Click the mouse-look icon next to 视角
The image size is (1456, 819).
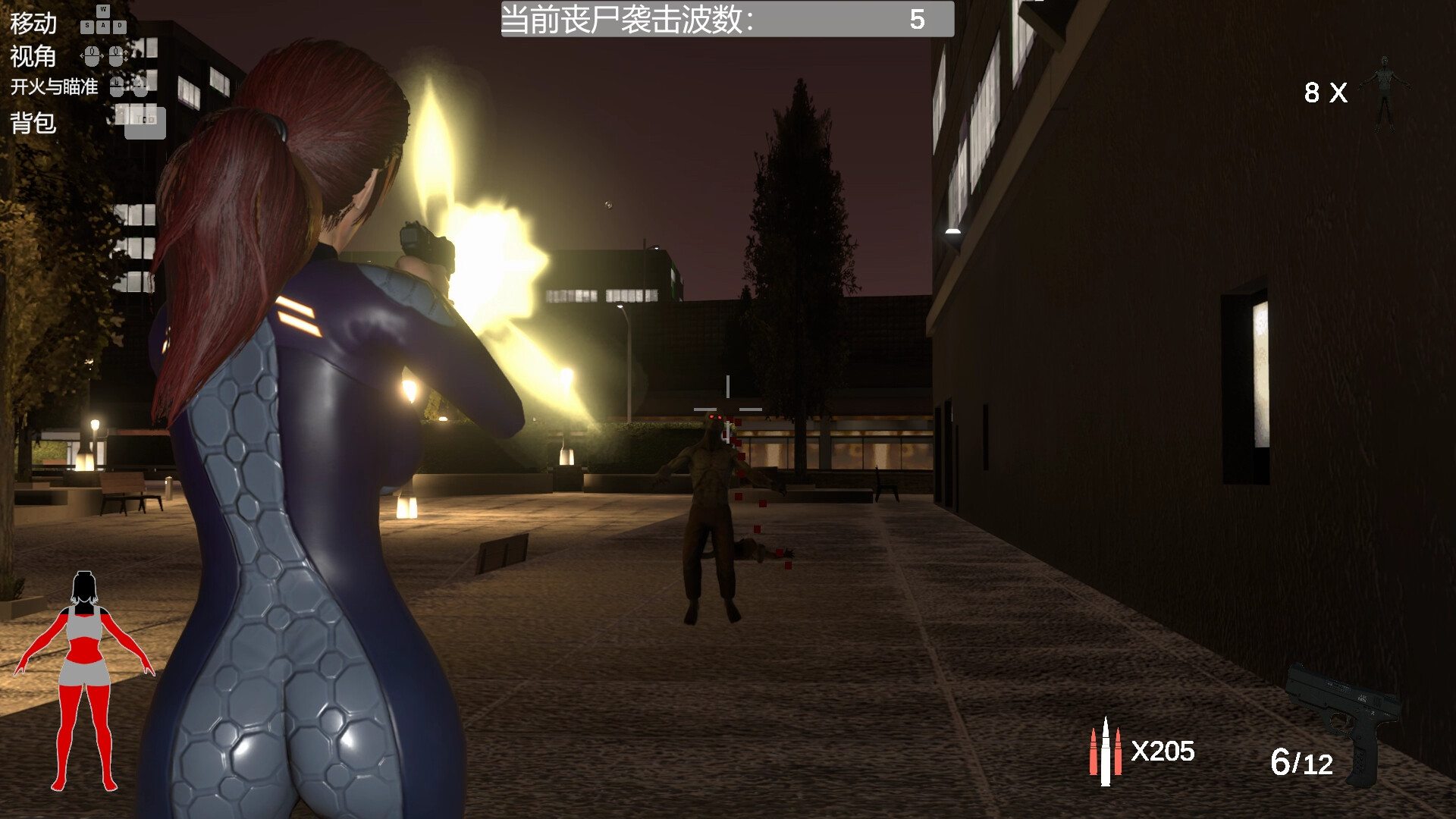coord(92,56)
